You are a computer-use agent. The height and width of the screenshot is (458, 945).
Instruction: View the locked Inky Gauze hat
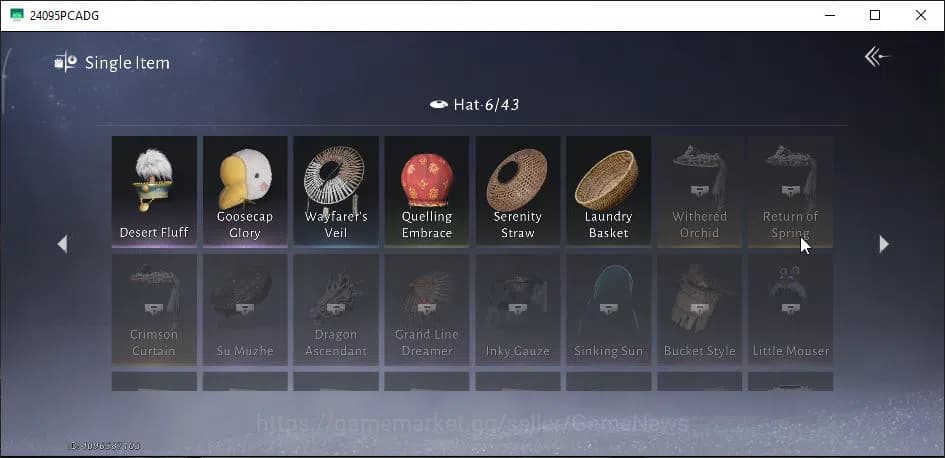(517, 308)
